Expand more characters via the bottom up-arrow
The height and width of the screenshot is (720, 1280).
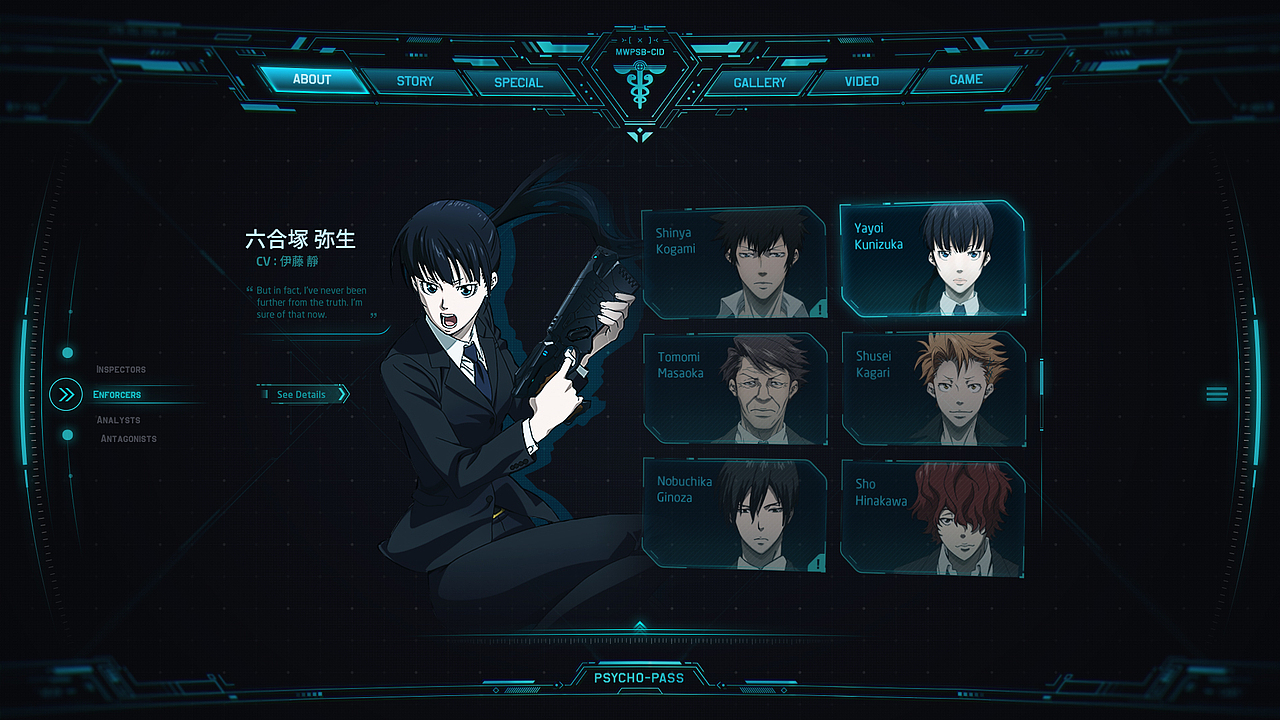click(640, 623)
